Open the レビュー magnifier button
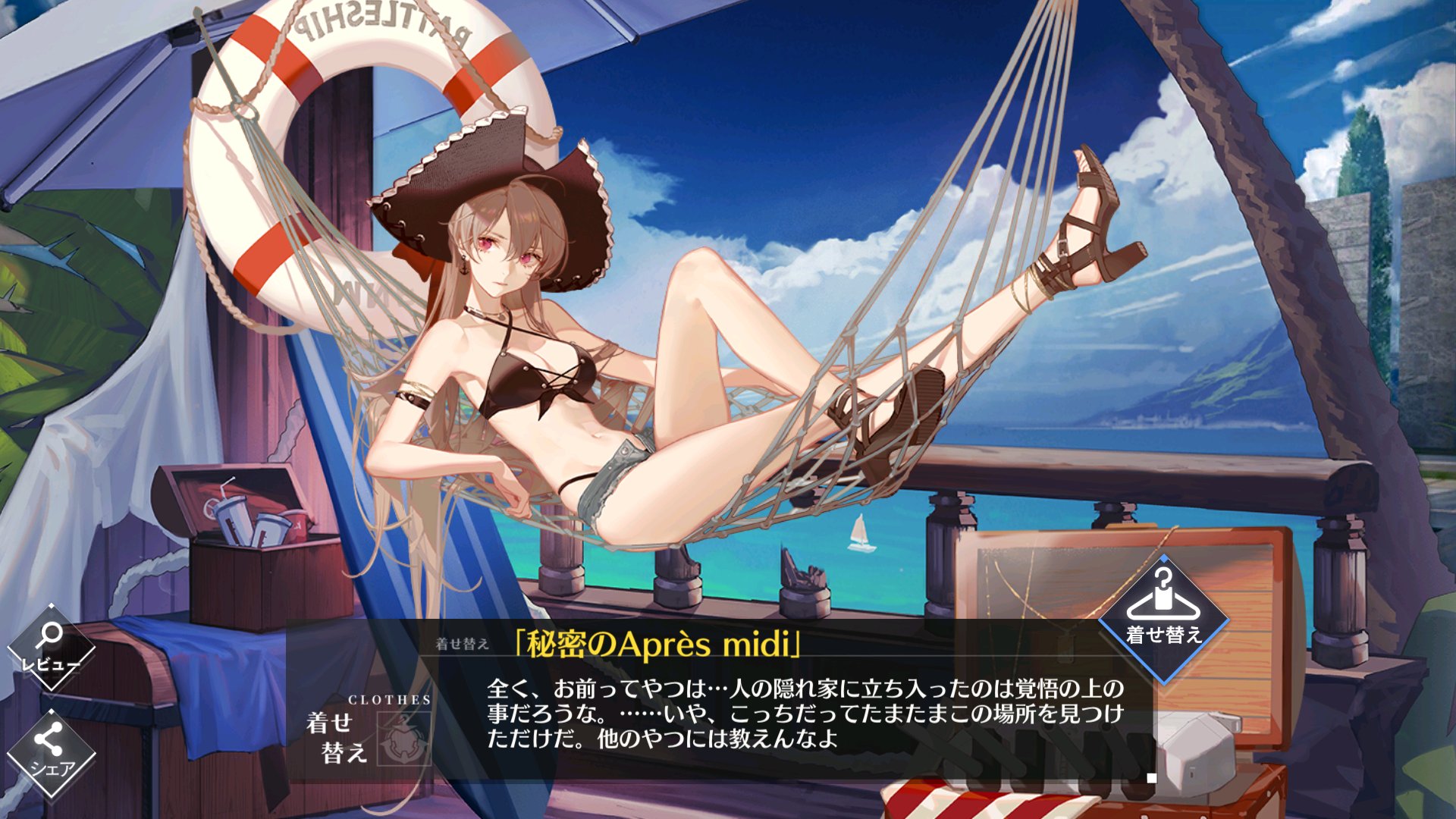This screenshot has width=1456, height=819. [51, 646]
